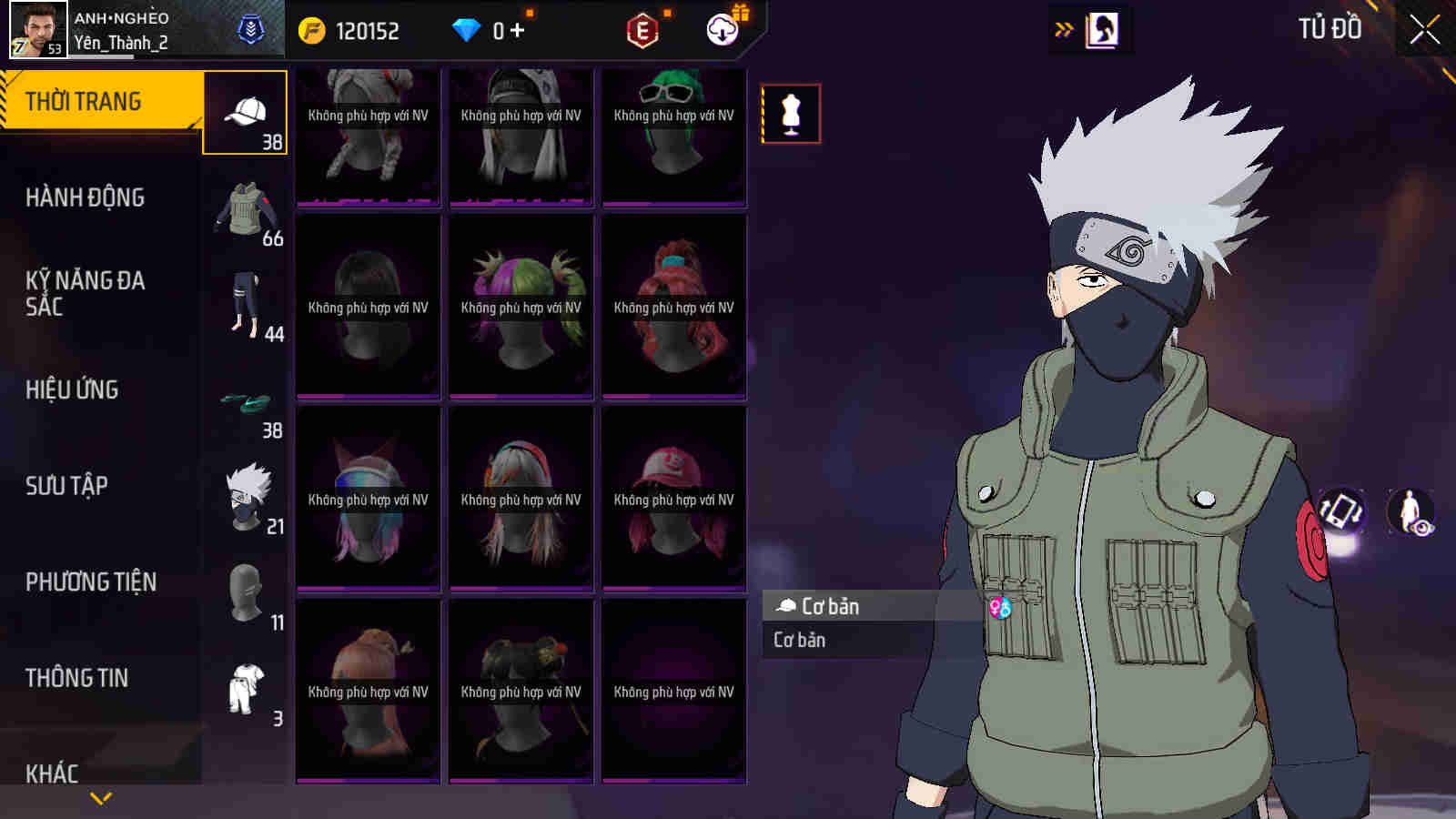Click the diamond top-up plus button
This screenshot has height=819, width=1456.
[515, 29]
